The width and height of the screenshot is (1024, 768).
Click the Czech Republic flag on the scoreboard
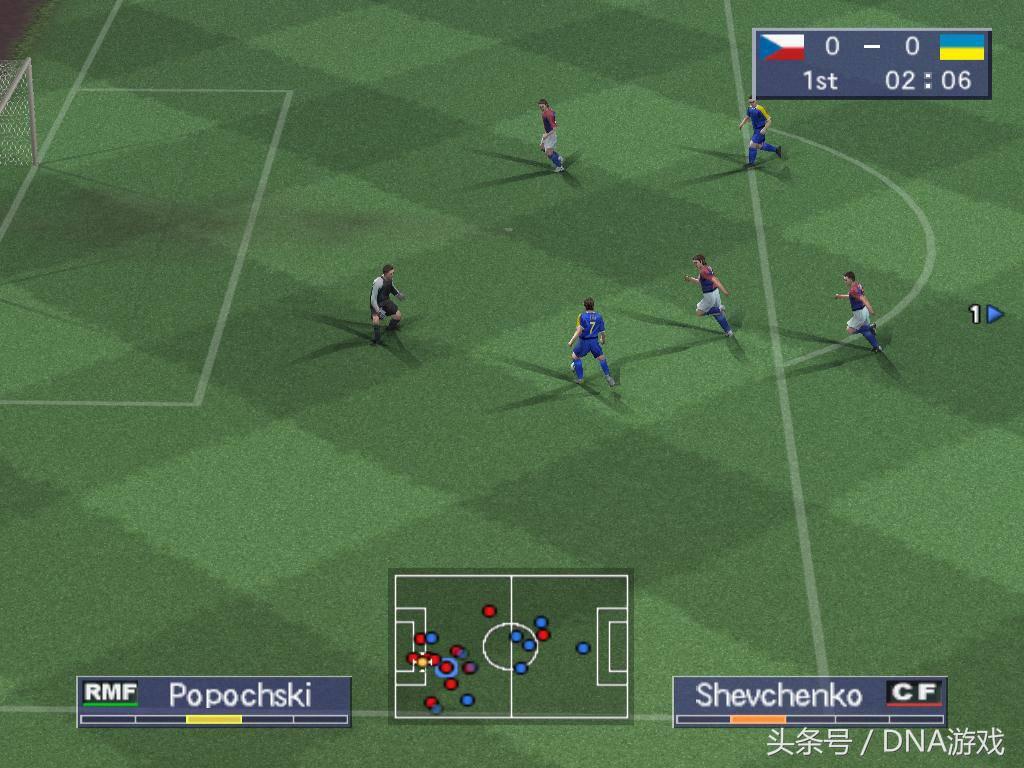pyautogui.click(x=782, y=47)
